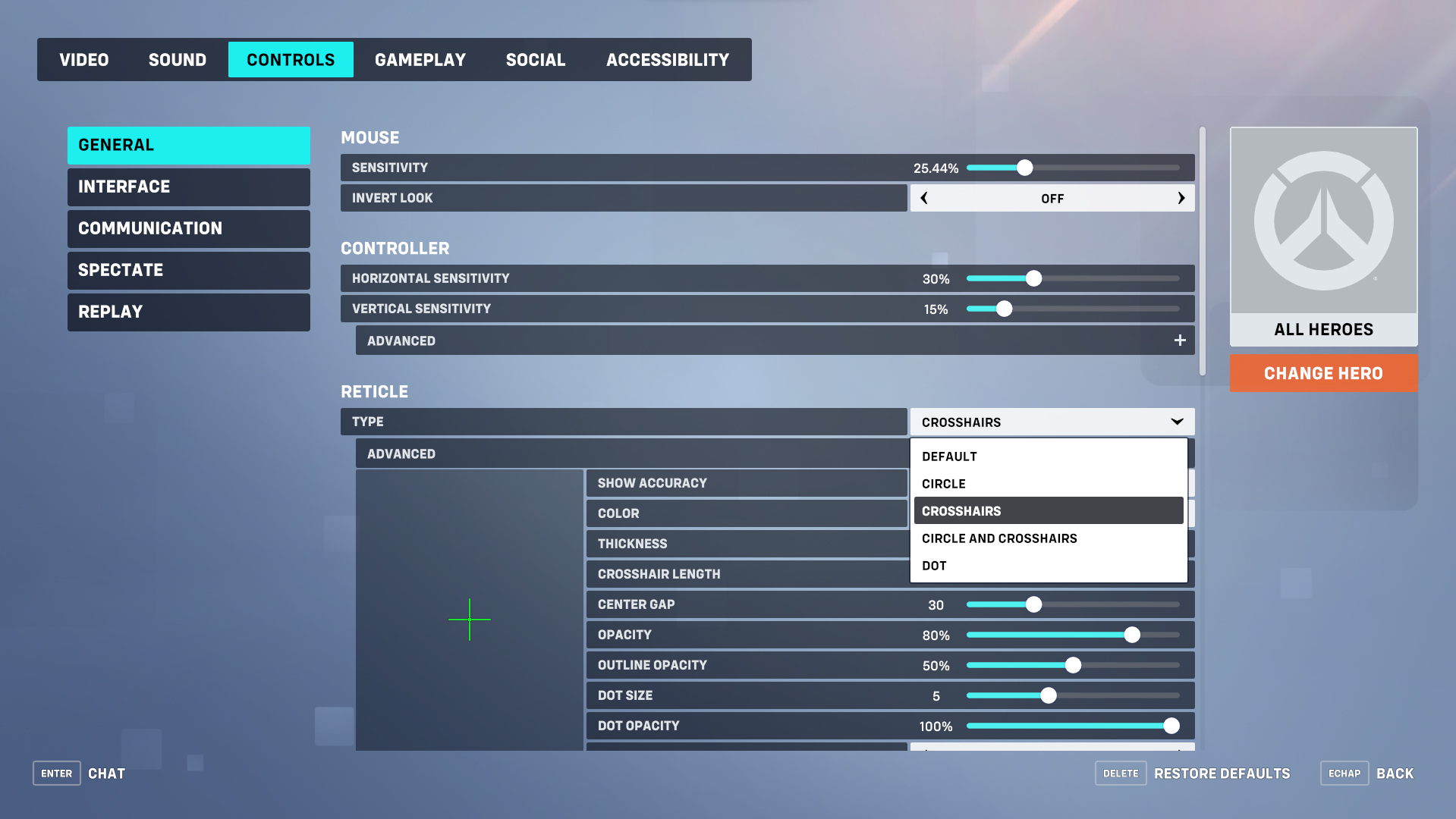Toggle Invert Look setting
The width and height of the screenshot is (1456, 819).
coord(1052,198)
